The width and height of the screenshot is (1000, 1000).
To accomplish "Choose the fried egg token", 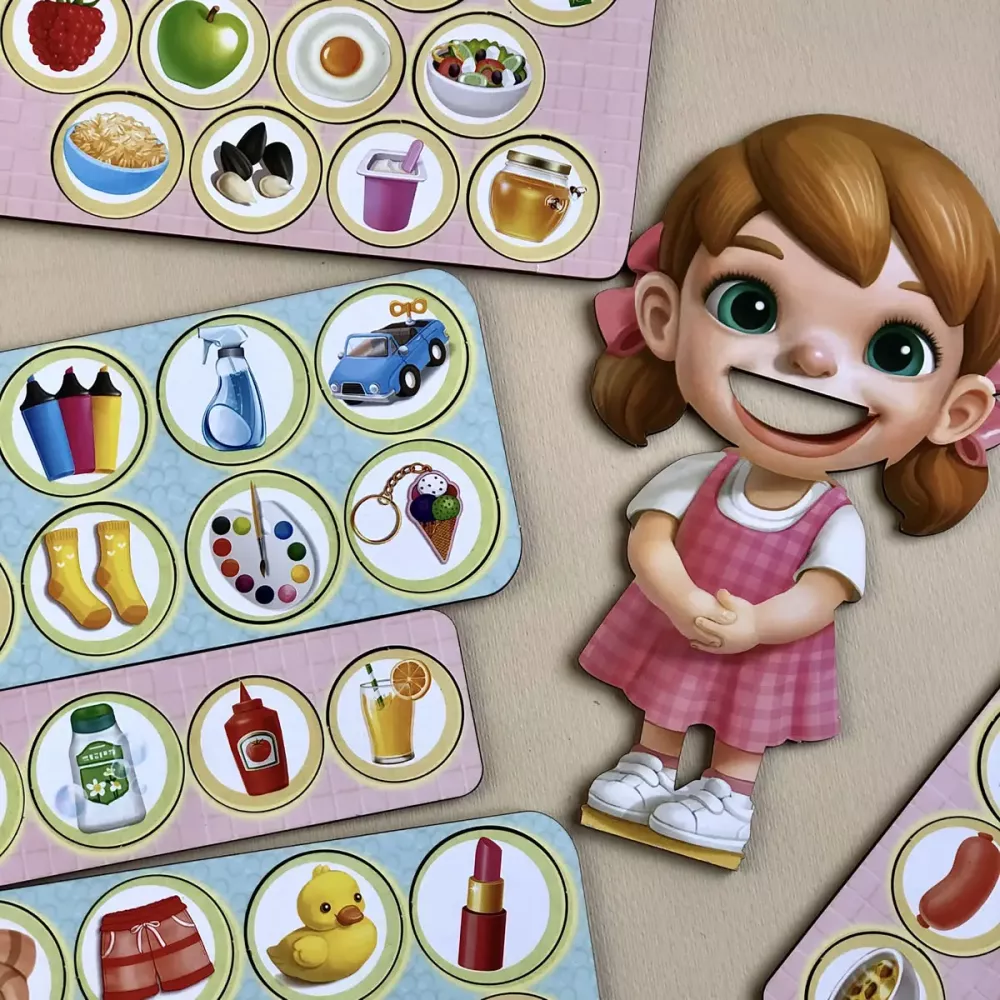I will [x=340, y=55].
